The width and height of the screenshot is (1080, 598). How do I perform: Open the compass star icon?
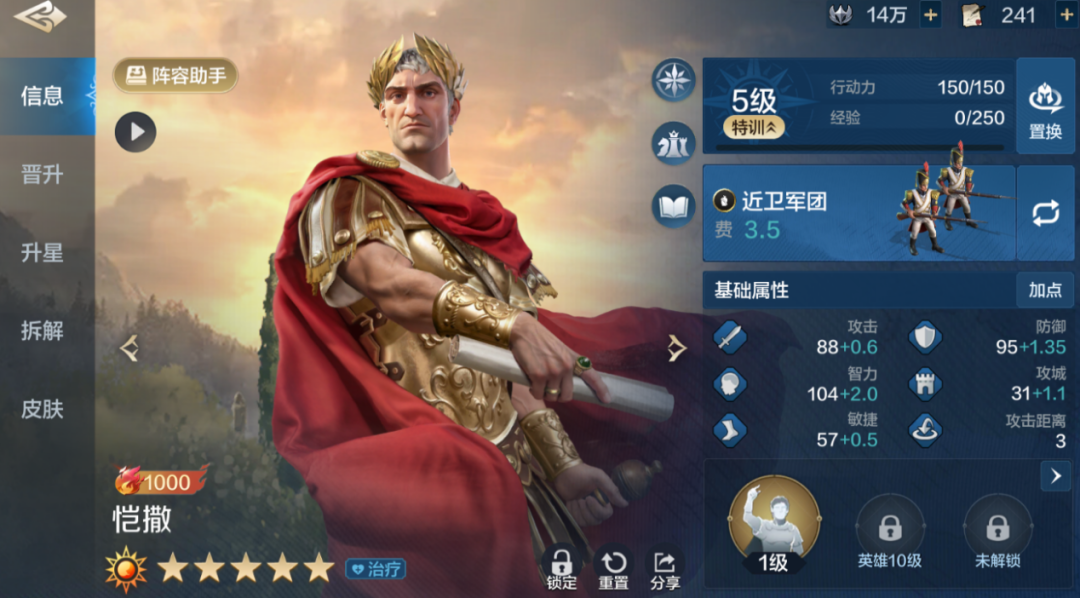[x=674, y=80]
